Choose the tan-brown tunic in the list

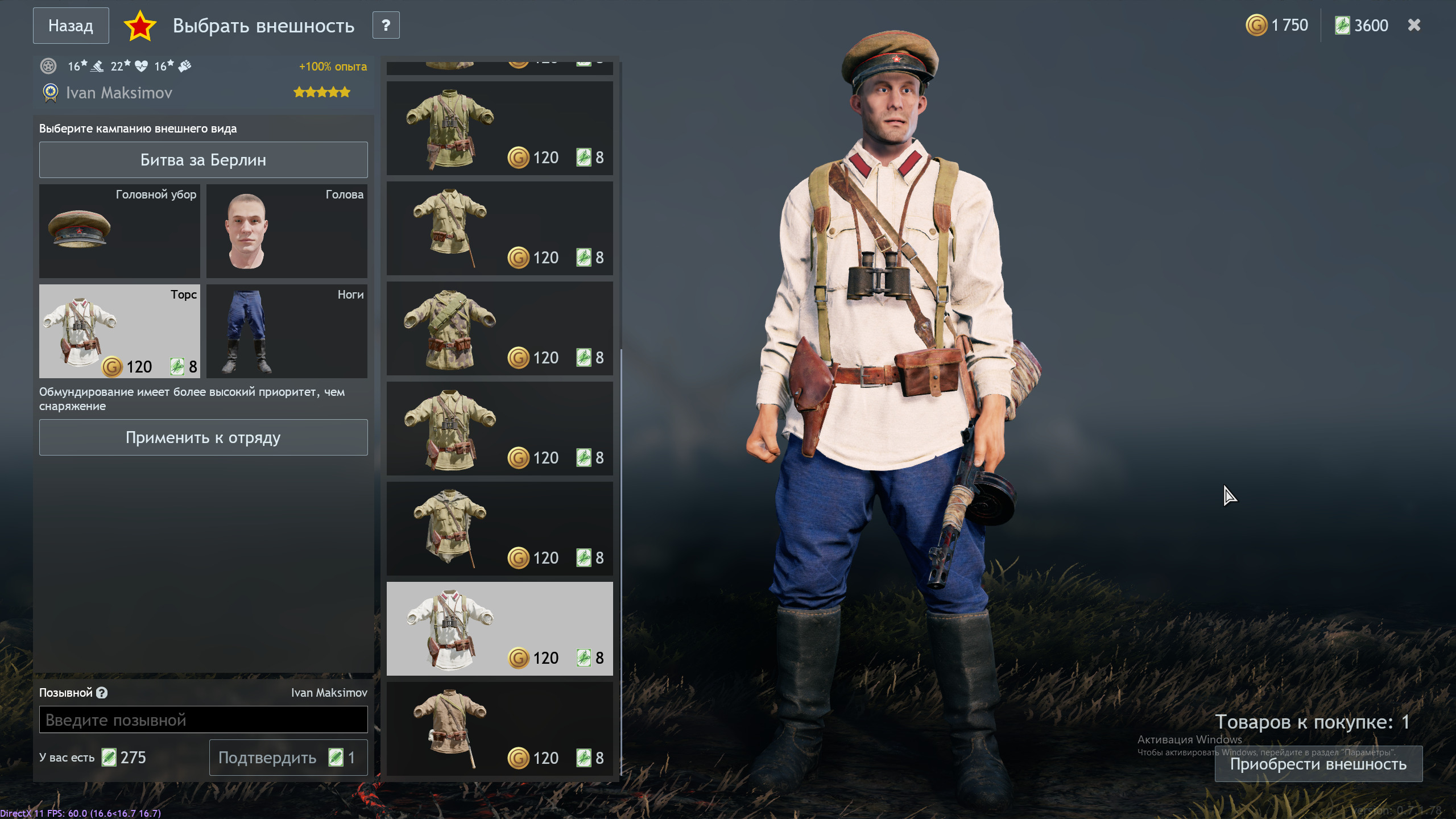[499, 729]
